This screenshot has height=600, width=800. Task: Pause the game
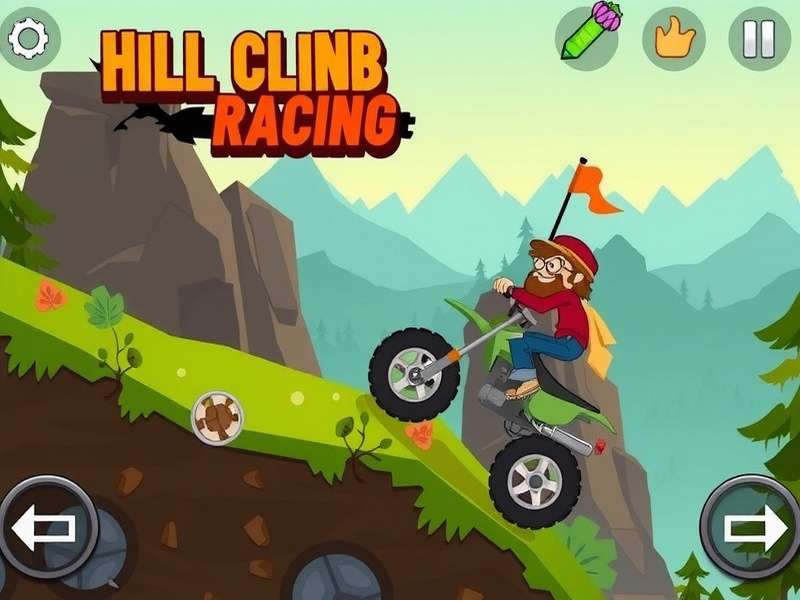759,38
